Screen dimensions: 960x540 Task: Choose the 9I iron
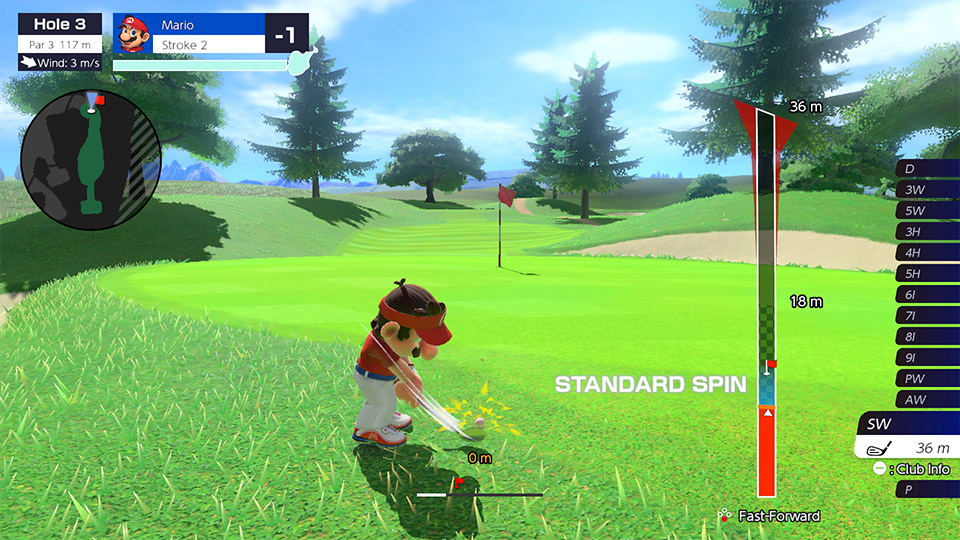tap(927, 357)
